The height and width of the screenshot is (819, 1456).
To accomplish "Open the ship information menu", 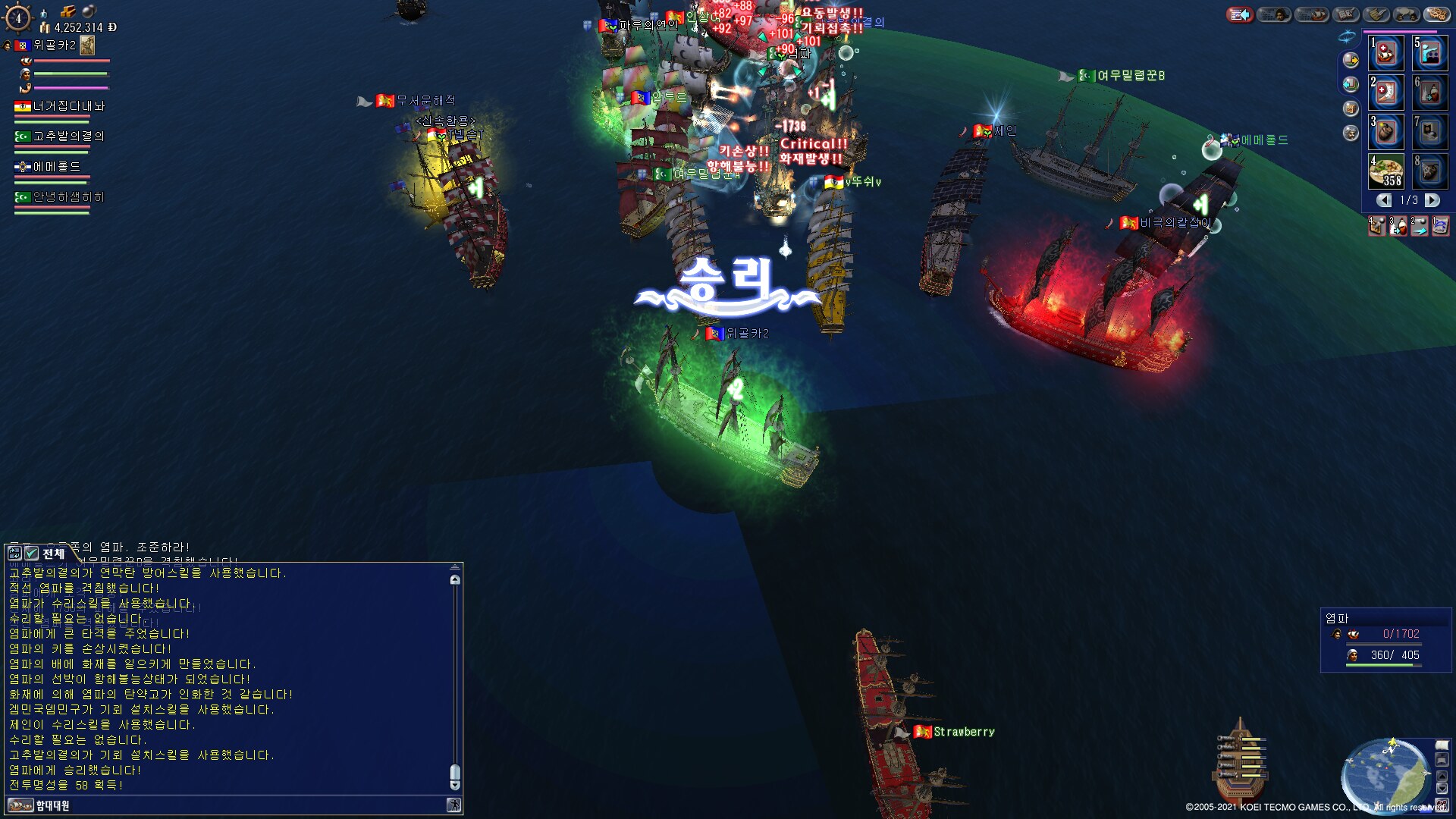I will point(1312,14).
